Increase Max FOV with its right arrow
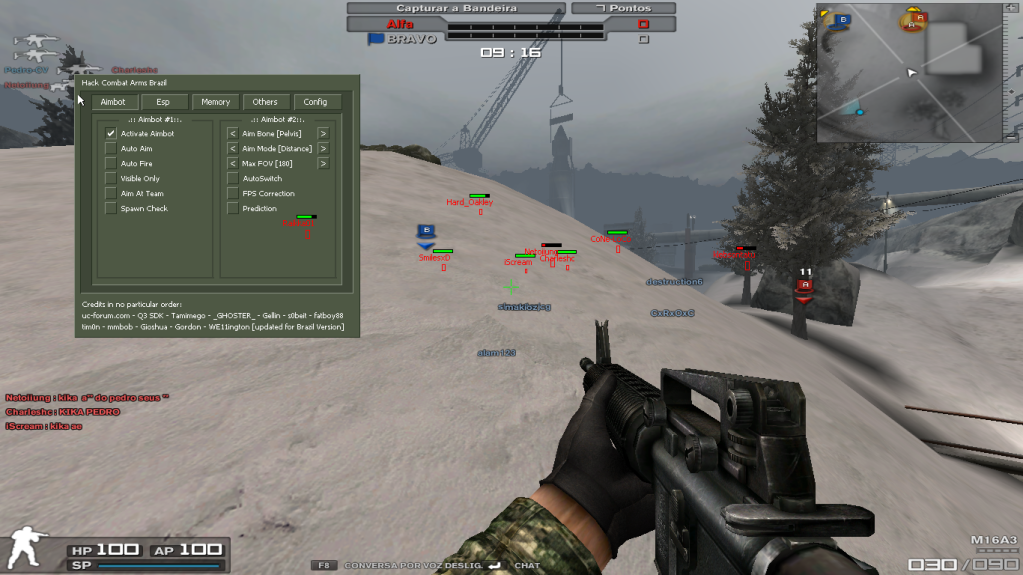The image size is (1023, 575). tap(323, 163)
